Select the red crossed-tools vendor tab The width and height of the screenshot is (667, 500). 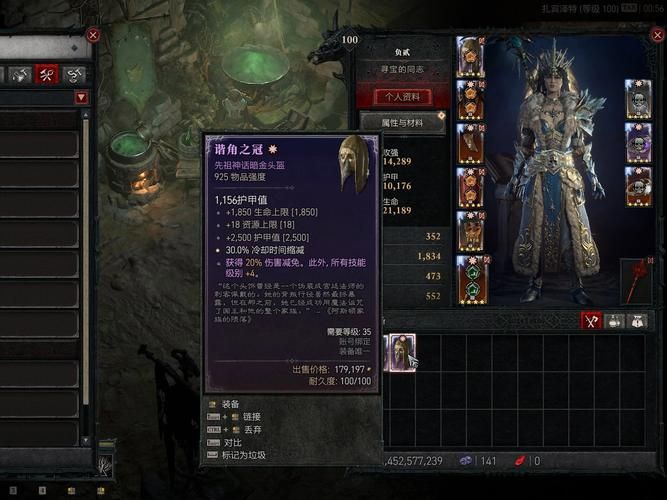(x=47, y=74)
